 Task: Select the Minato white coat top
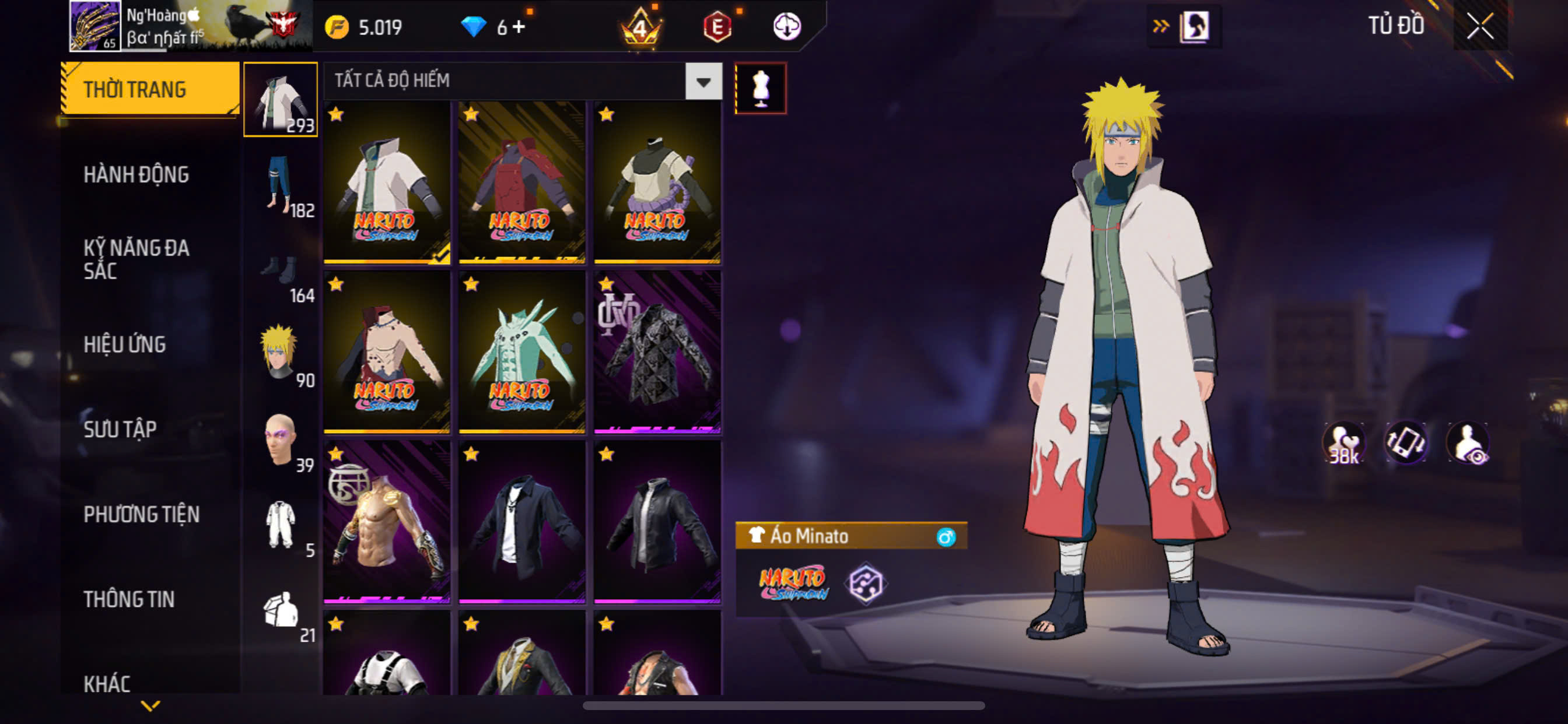click(387, 182)
